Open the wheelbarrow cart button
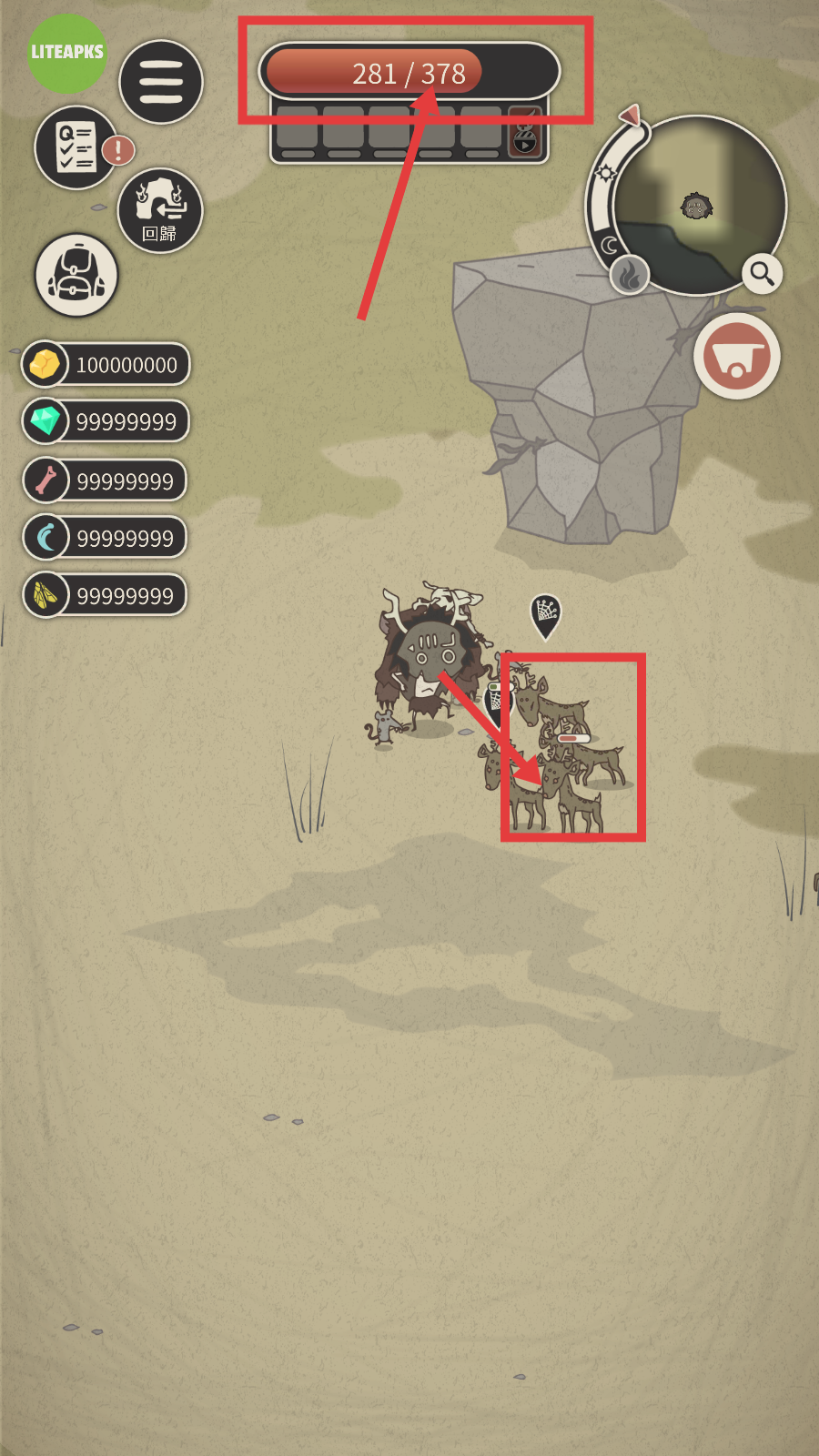This screenshot has width=819, height=1456. coord(736,356)
